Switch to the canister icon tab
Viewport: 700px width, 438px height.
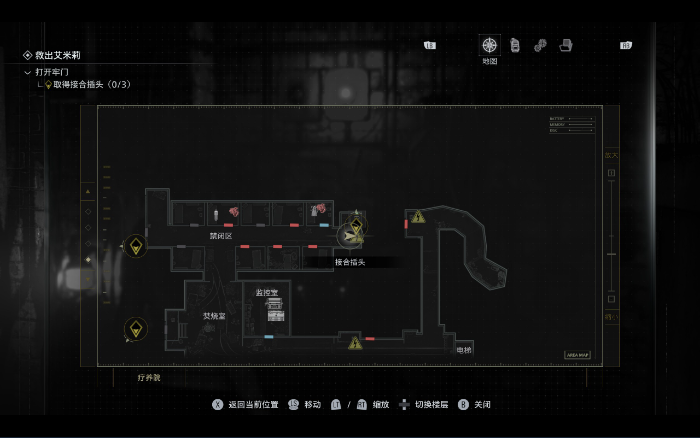click(x=515, y=45)
